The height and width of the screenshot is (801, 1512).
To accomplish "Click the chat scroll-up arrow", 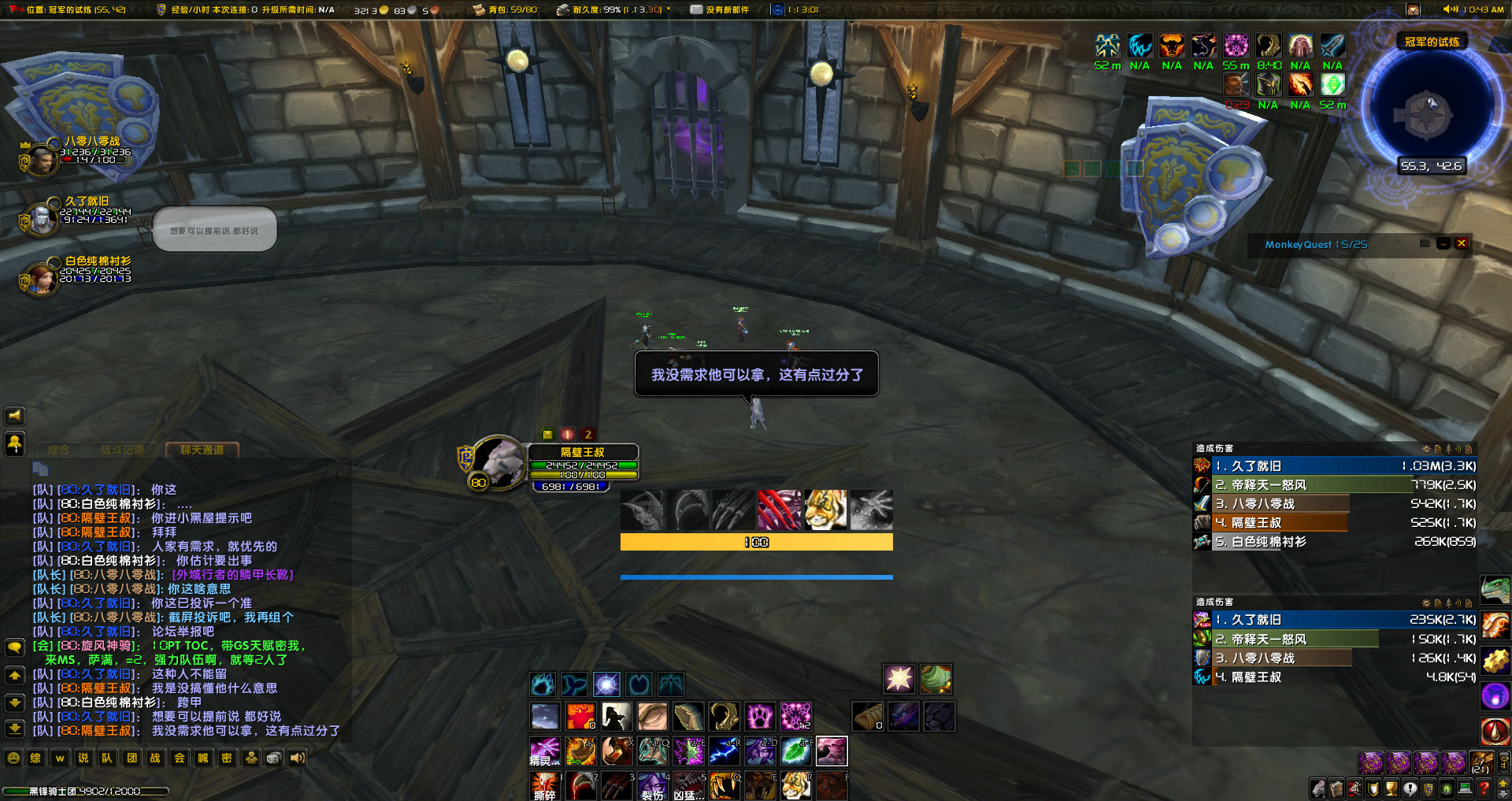I will coord(14,676).
